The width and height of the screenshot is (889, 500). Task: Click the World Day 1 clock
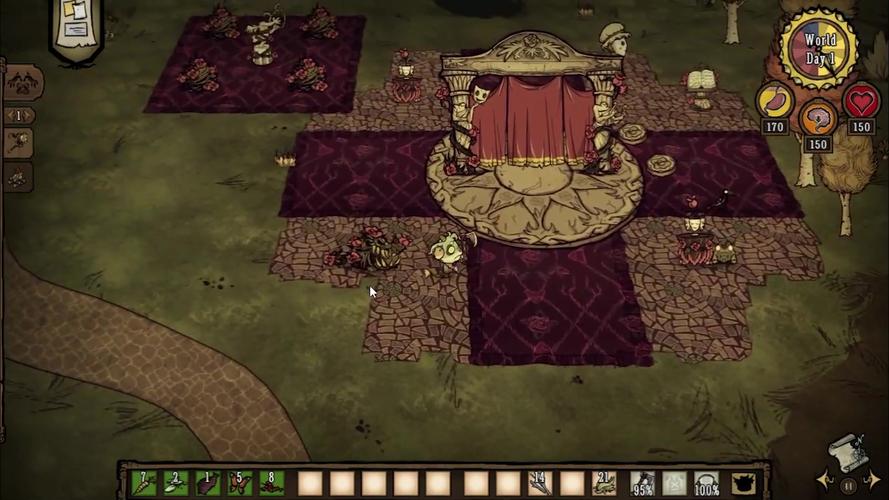click(819, 47)
